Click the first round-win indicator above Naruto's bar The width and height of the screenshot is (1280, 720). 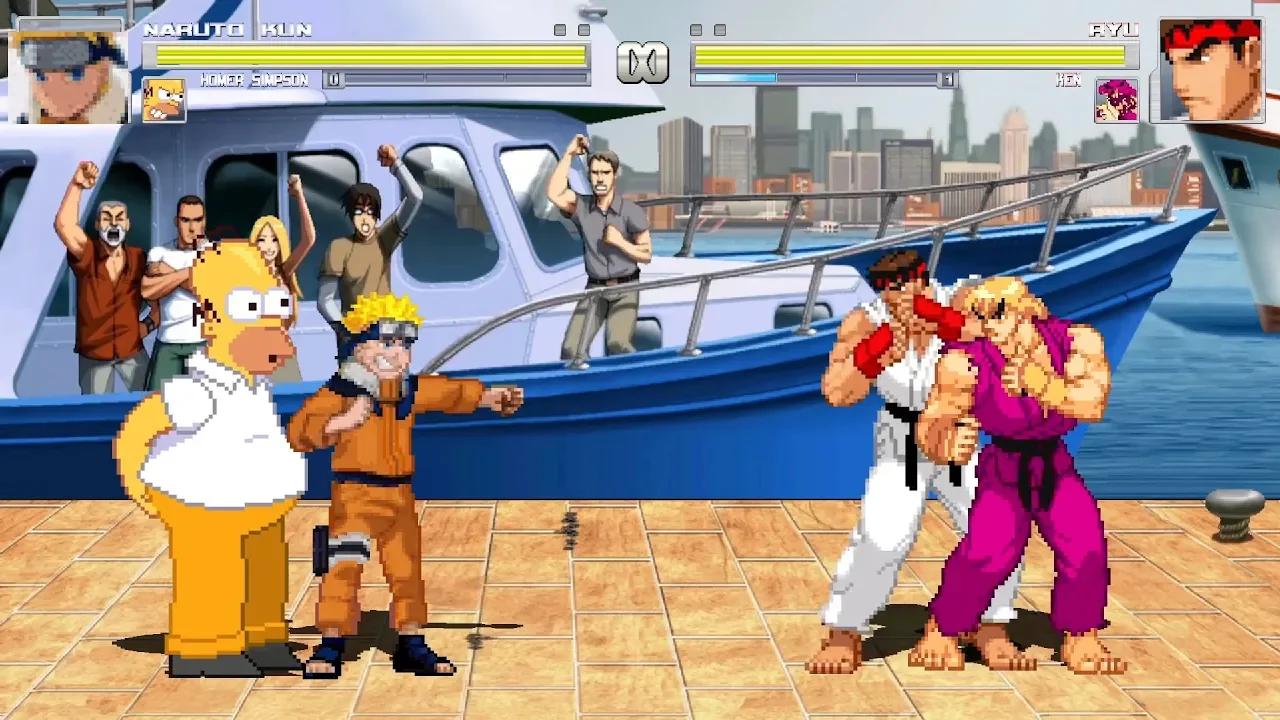coord(560,28)
